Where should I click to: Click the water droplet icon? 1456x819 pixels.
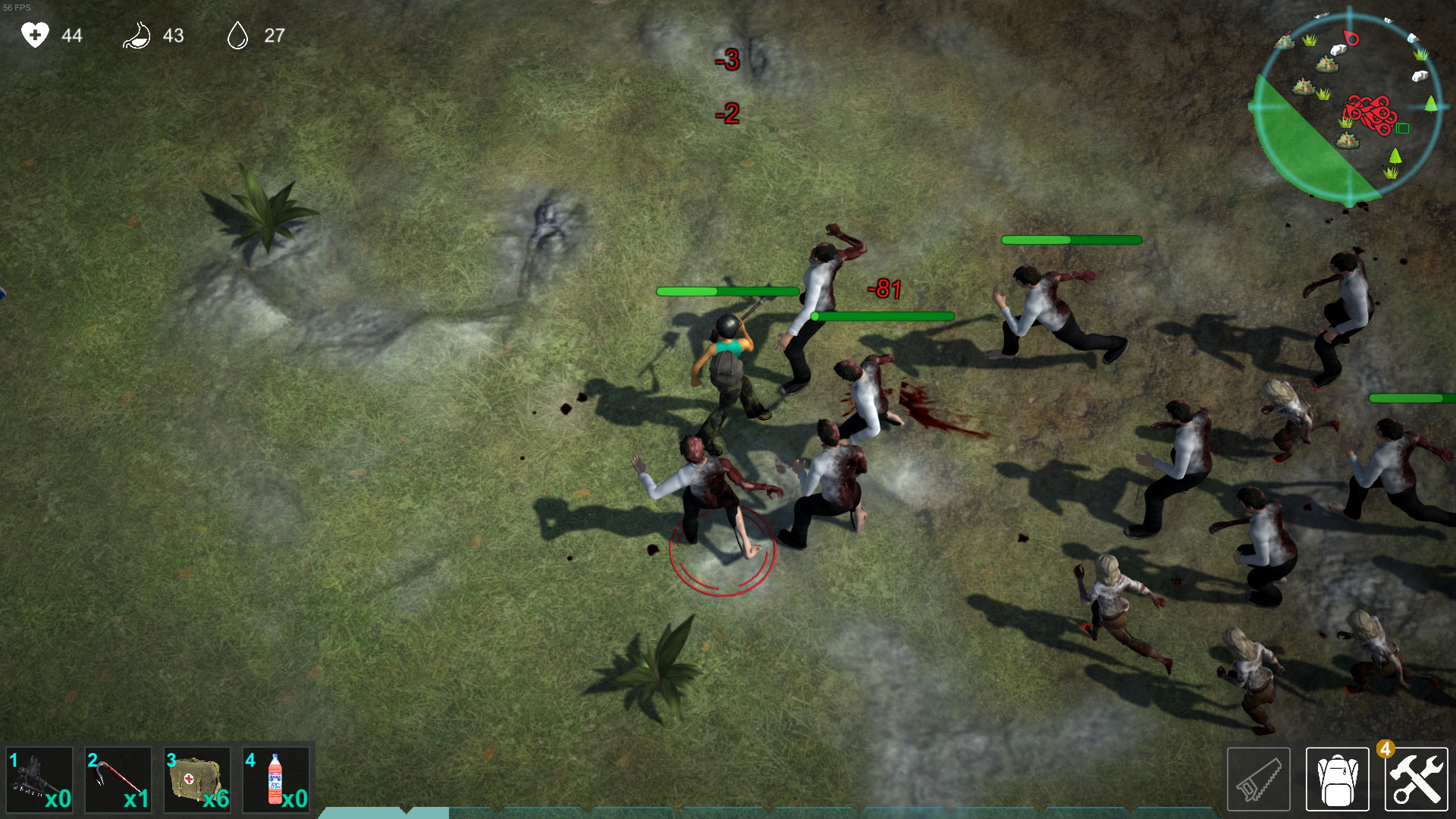(239, 34)
